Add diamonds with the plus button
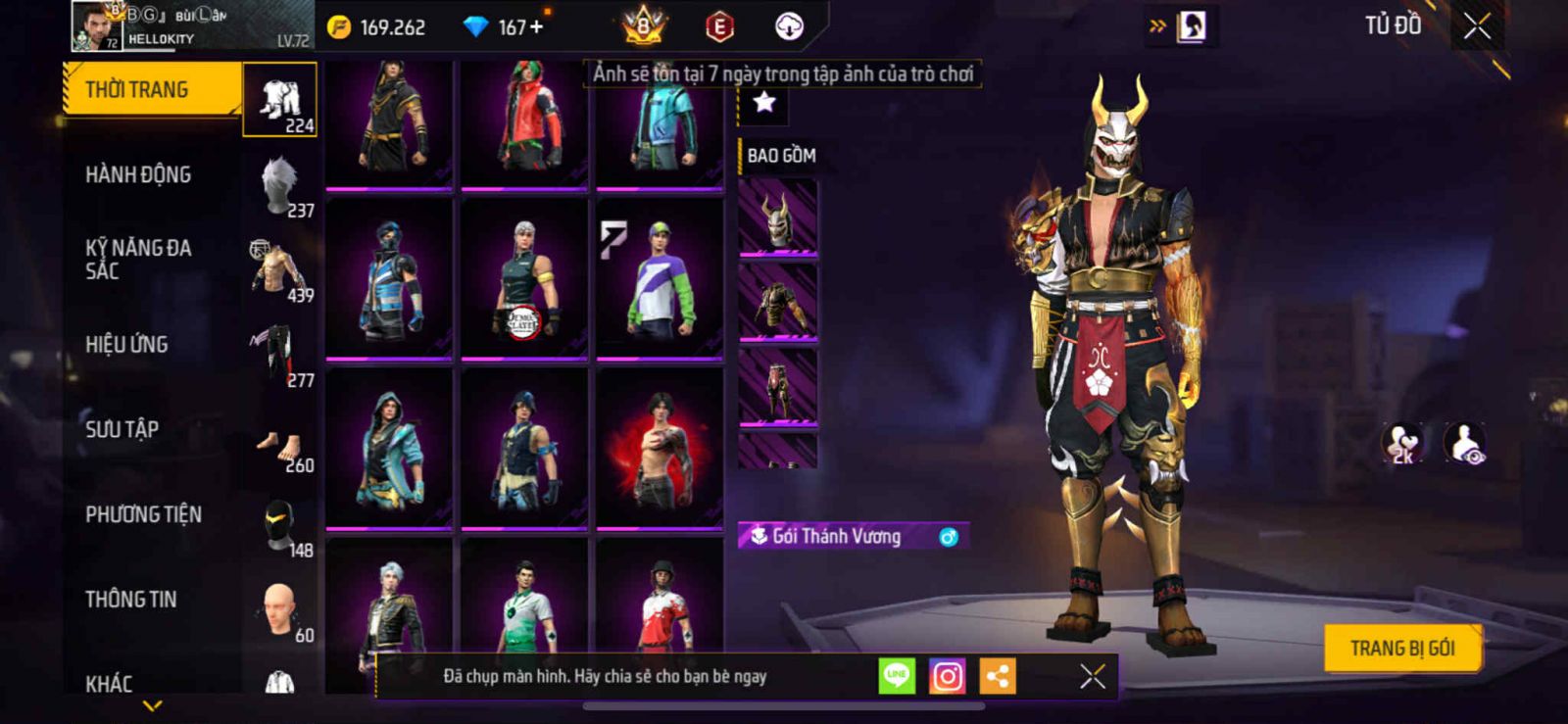The image size is (1568, 724). [536, 27]
